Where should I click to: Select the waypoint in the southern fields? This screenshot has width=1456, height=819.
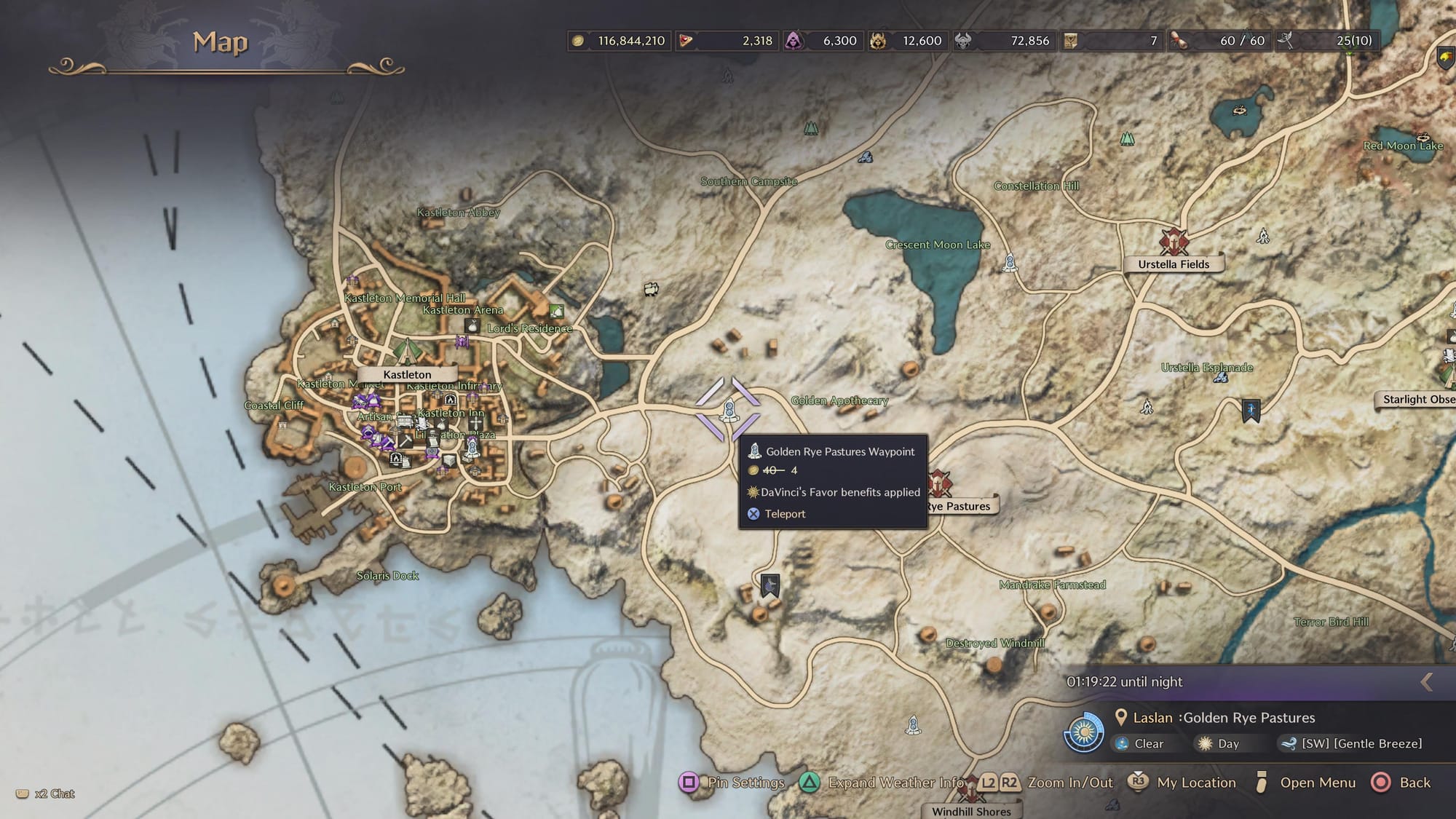[913, 725]
